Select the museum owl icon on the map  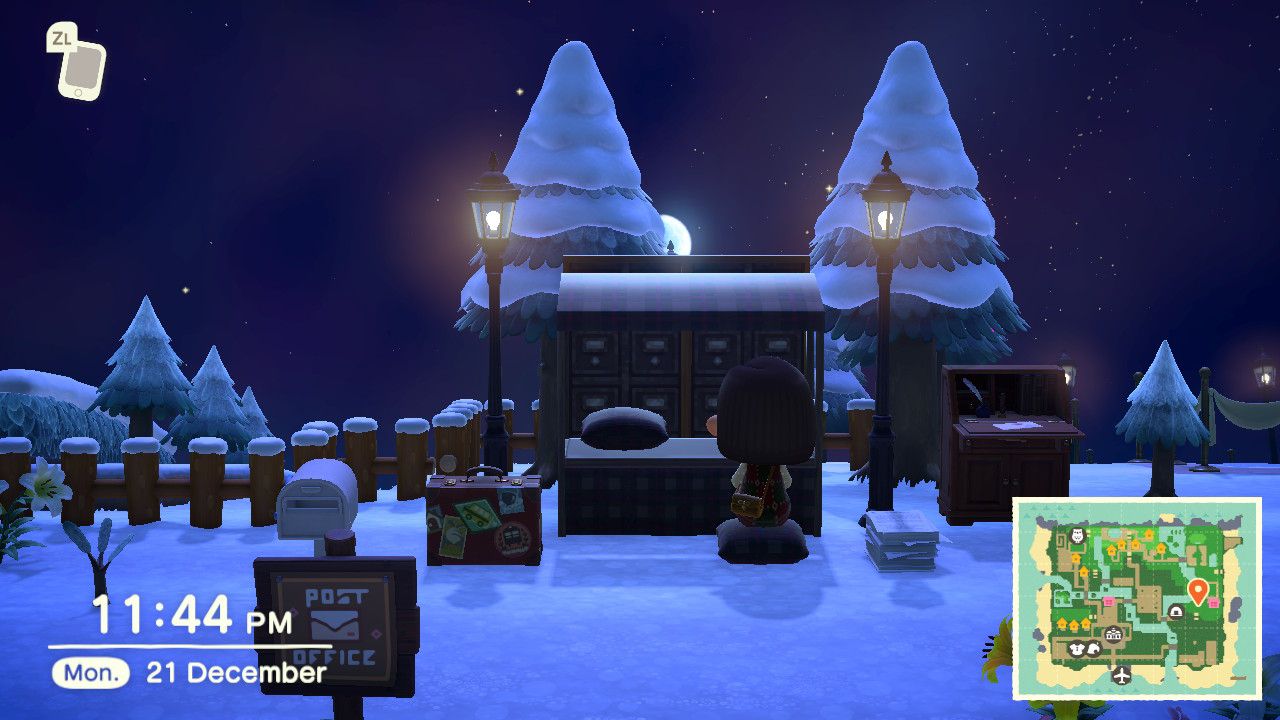1077,535
